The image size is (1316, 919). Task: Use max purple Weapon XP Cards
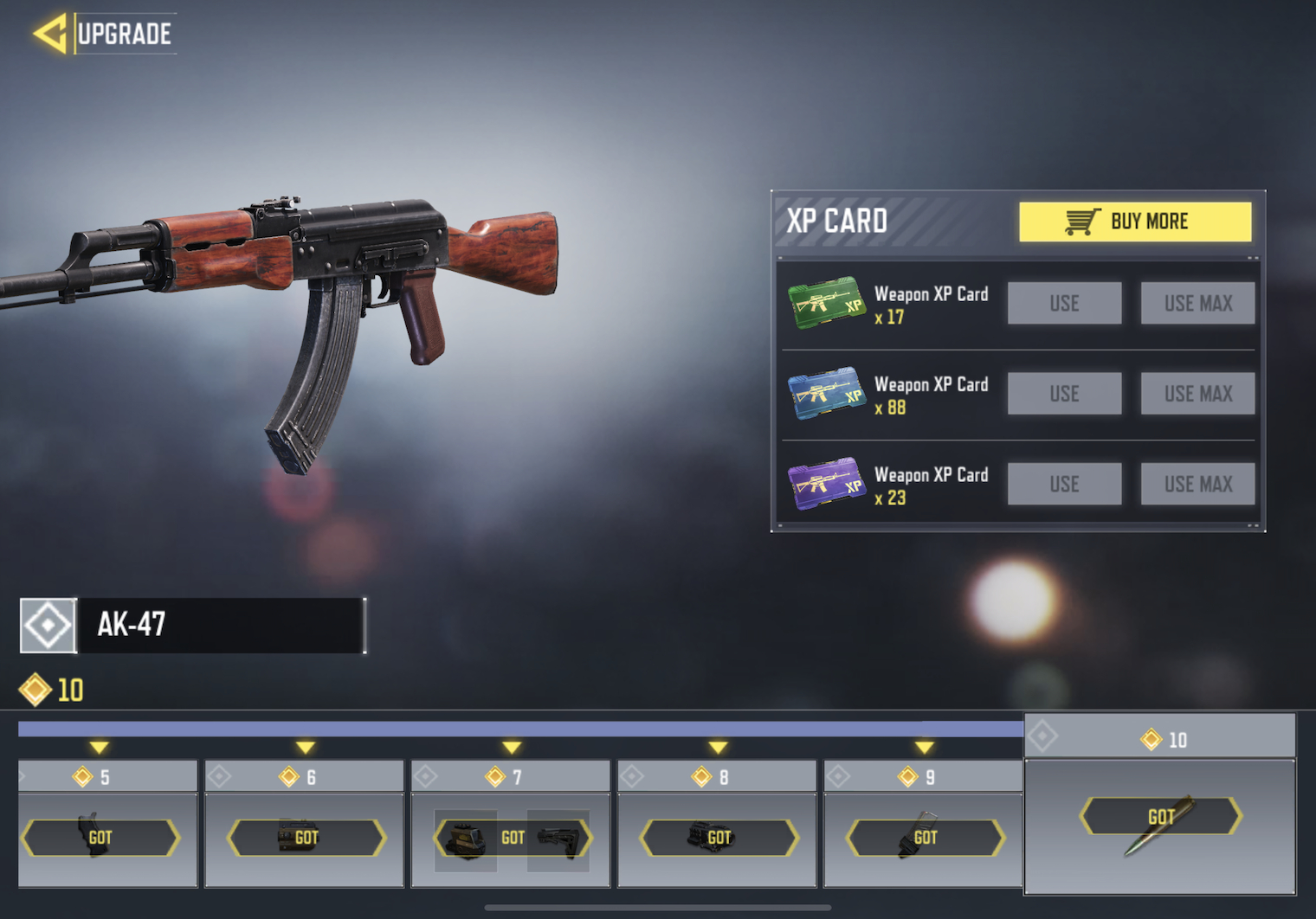coord(1197,484)
